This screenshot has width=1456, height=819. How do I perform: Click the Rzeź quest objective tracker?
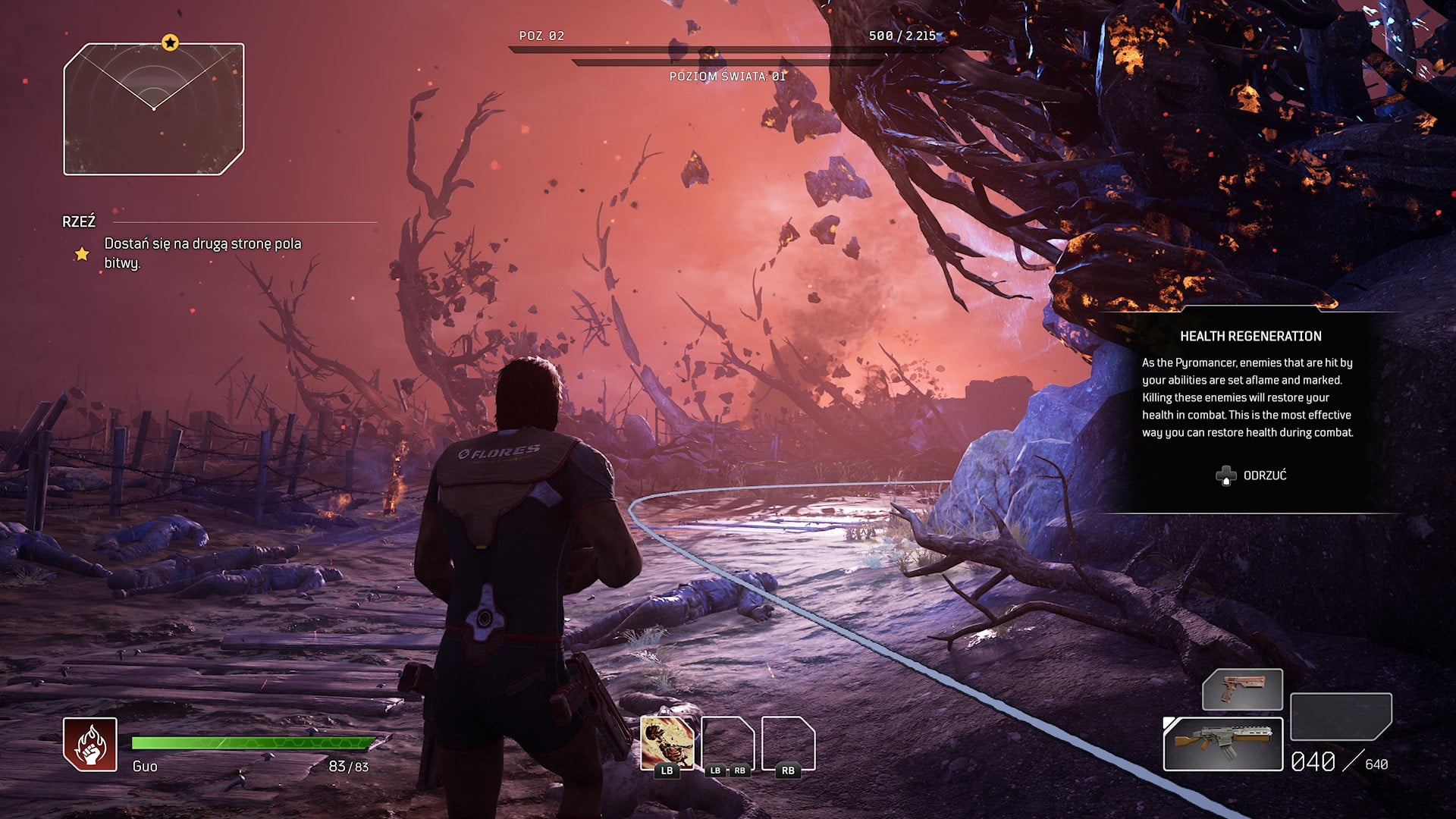(202, 253)
